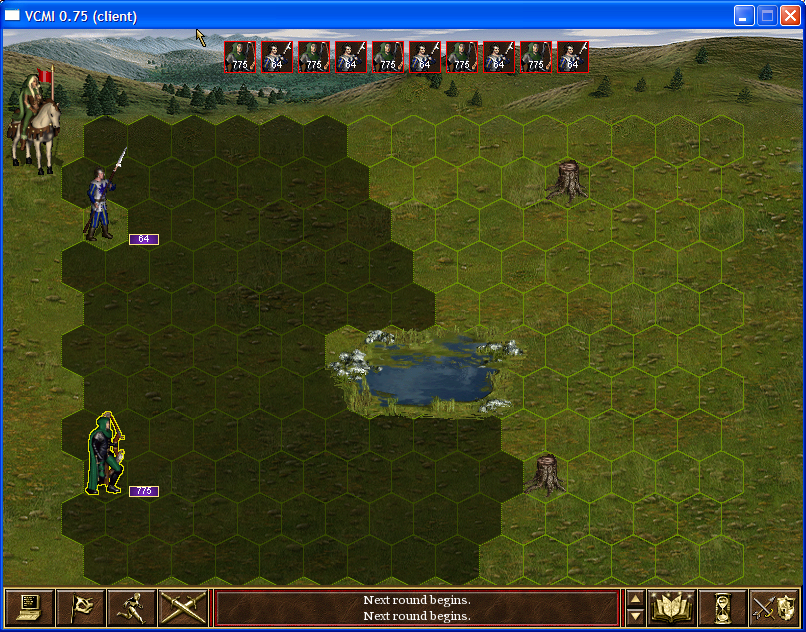
Task: Select the first unit portrait in turn queue
Action: pyautogui.click(x=240, y=57)
